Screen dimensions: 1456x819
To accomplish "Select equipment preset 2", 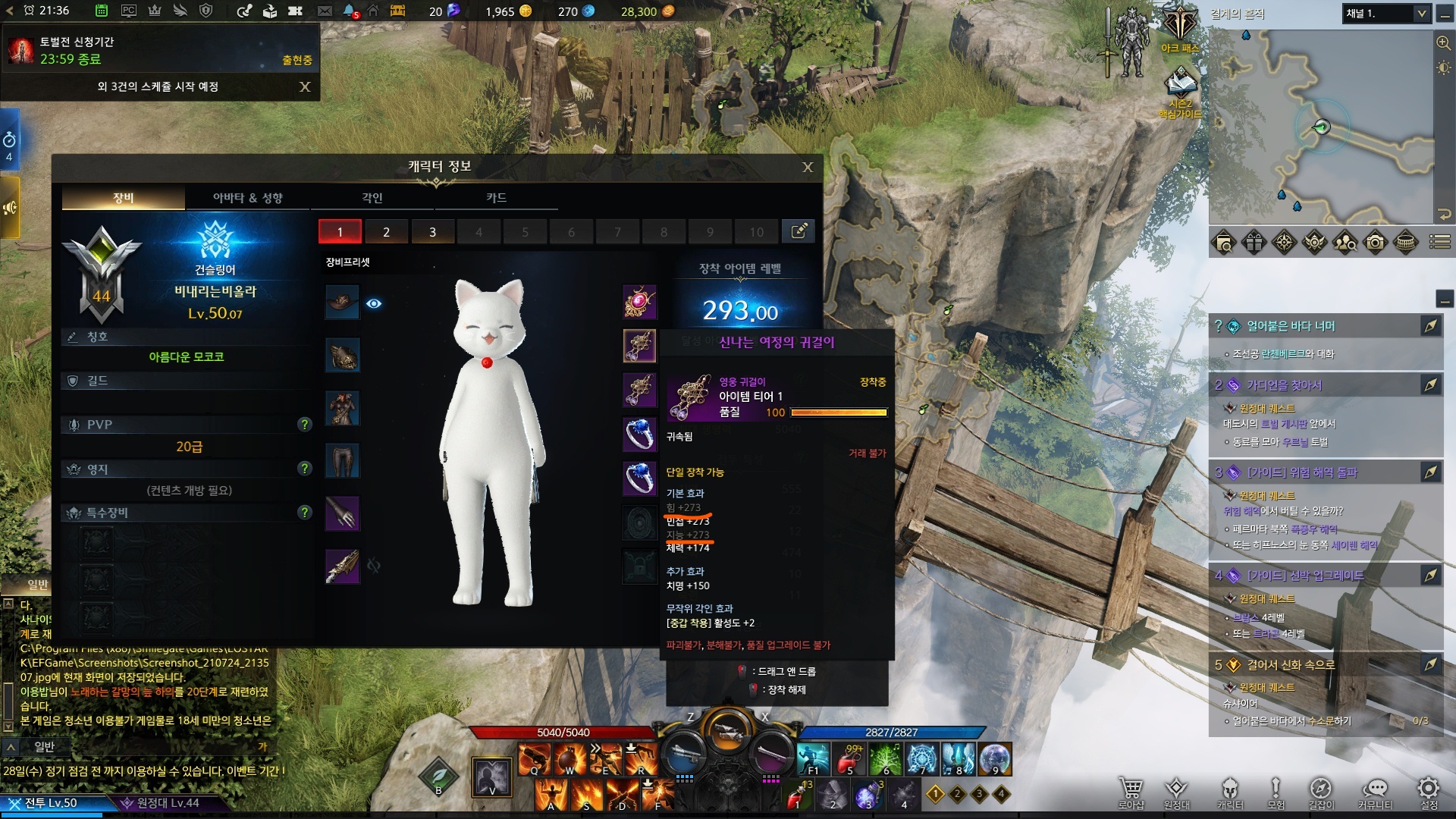I will (386, 232).
